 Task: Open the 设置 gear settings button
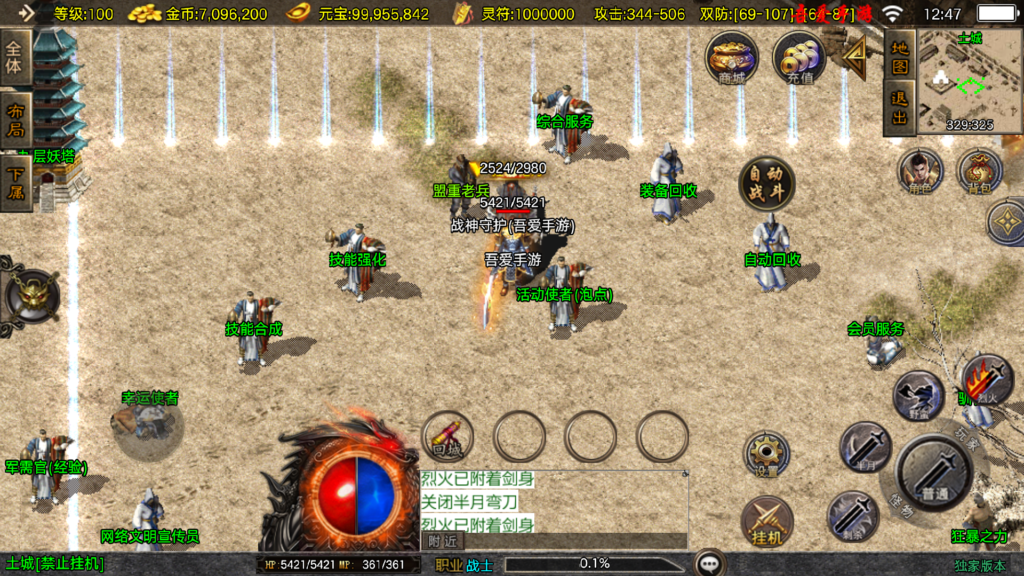[767, 454]
